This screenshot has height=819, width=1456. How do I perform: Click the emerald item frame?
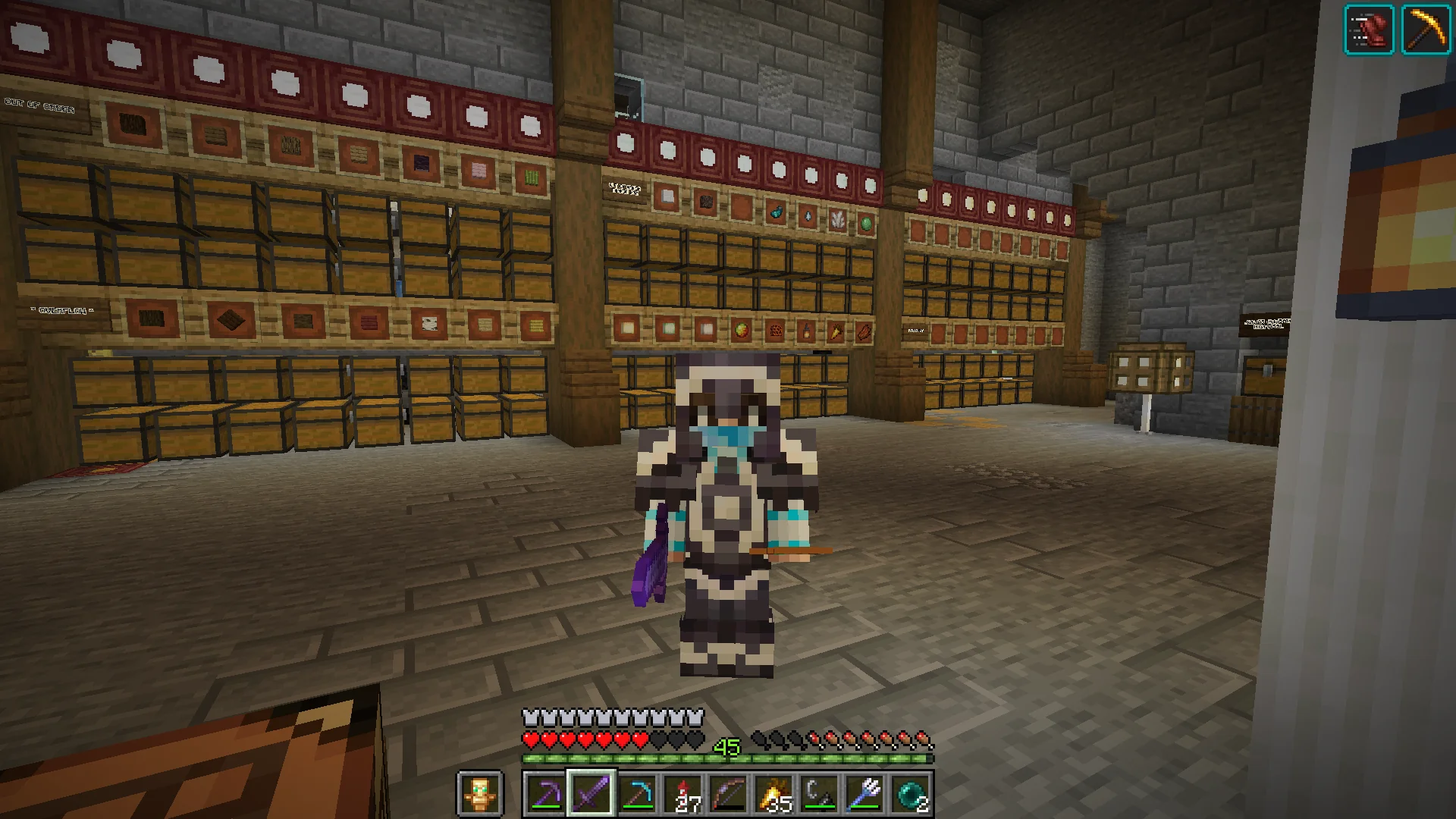click(x=866, y=222)
